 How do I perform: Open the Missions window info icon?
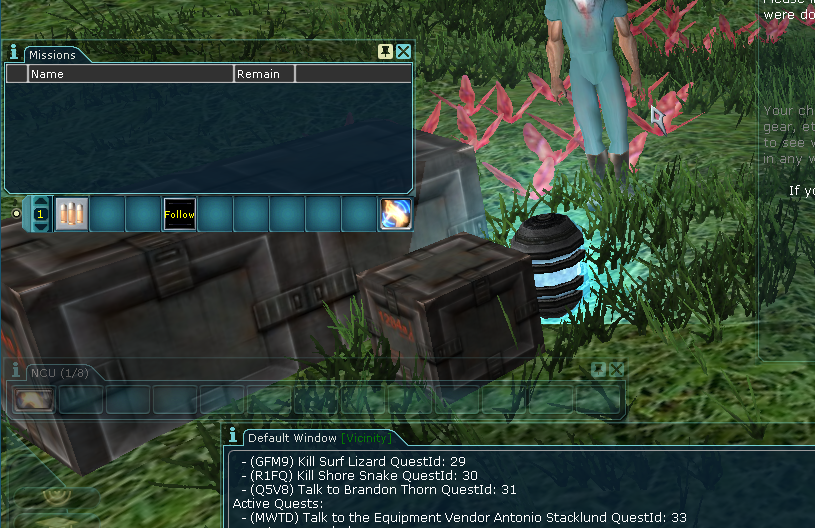pos(14,52)
